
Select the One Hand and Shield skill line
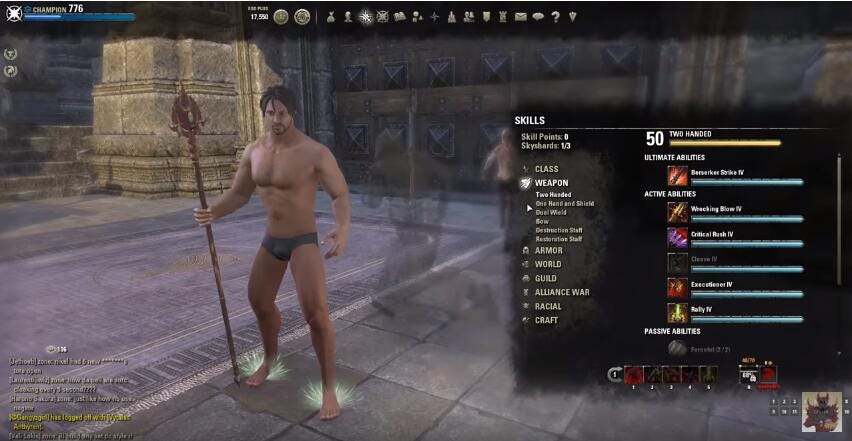point(564,203)
